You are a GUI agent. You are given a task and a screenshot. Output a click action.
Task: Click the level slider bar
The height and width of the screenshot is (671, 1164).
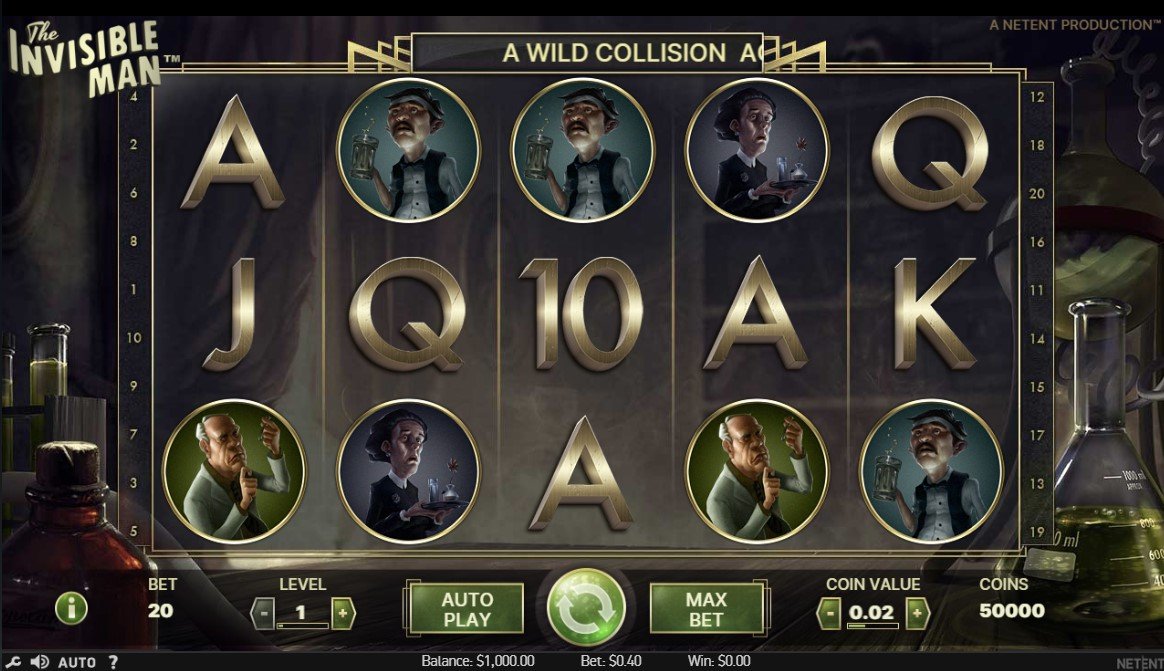click(x=302, y=626)
